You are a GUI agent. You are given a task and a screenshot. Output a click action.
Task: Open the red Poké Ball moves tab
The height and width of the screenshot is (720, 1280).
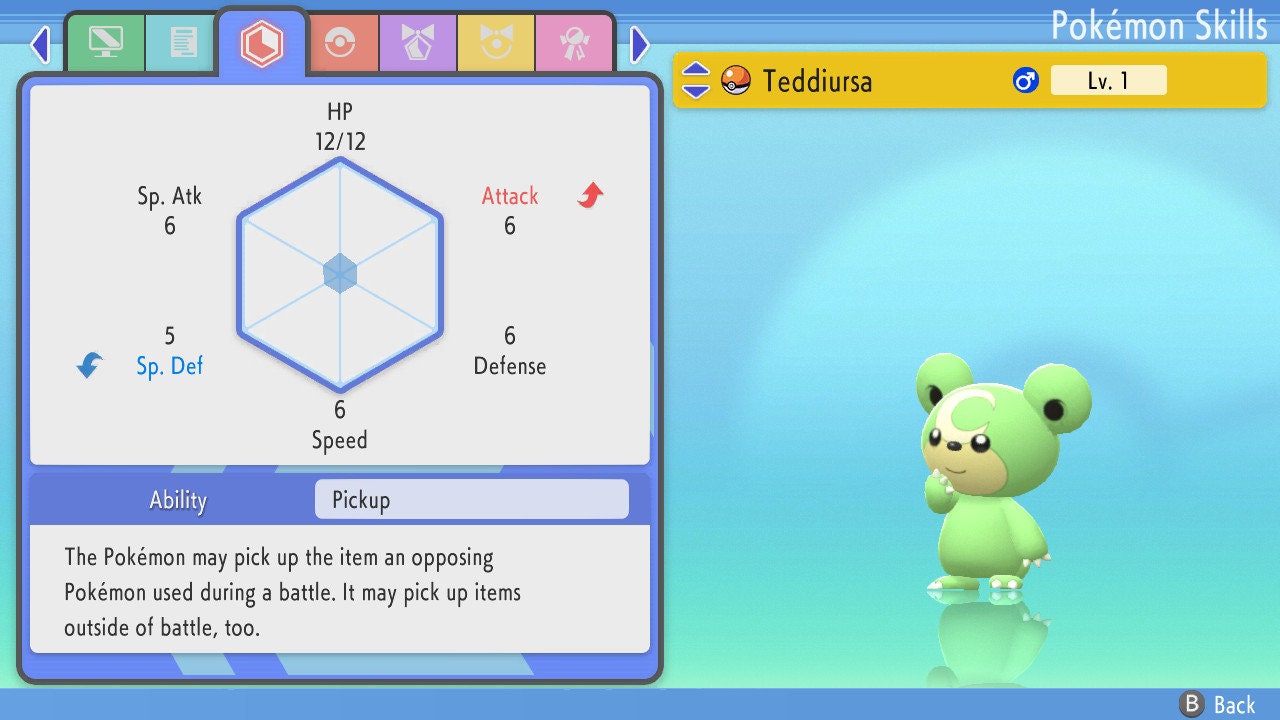pos(339,43)
